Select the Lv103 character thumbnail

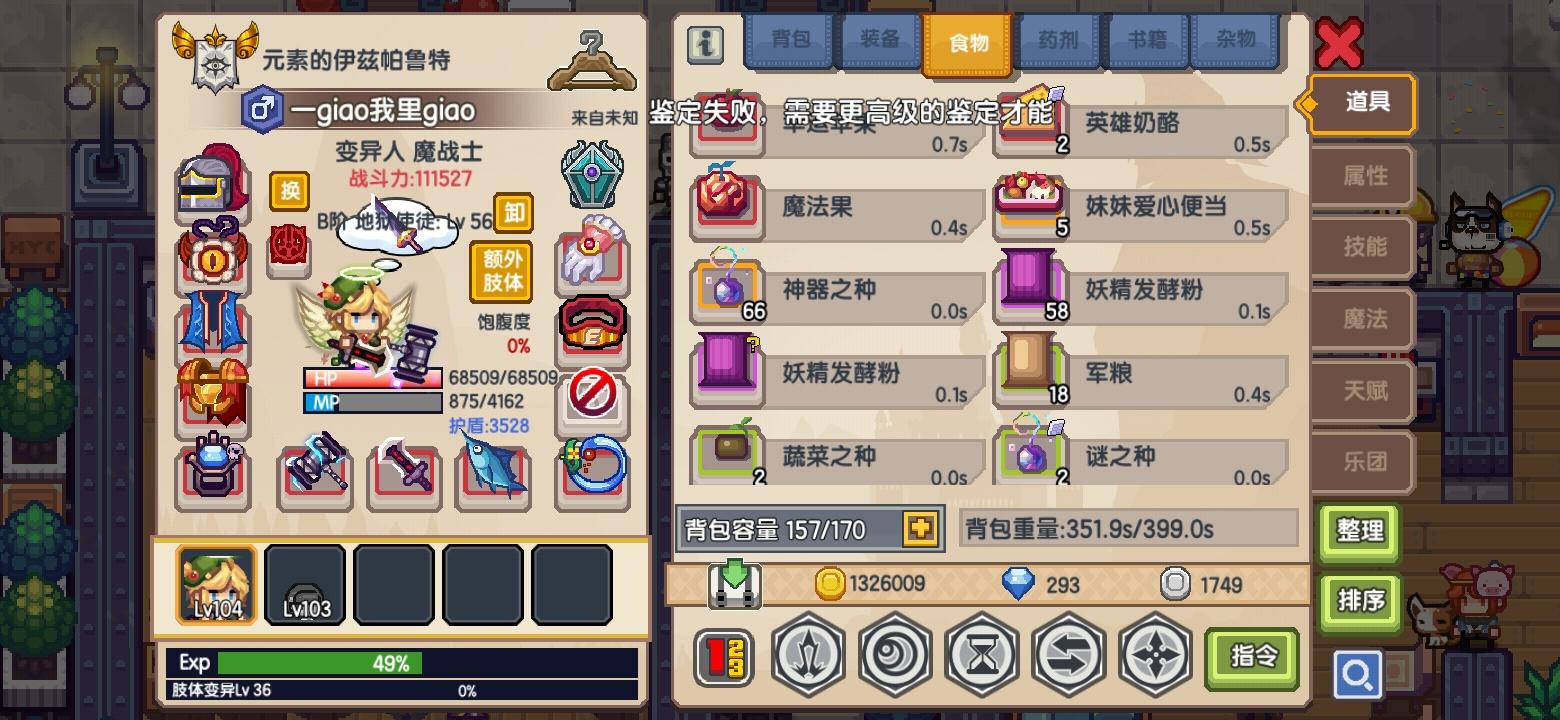(305, 585)
